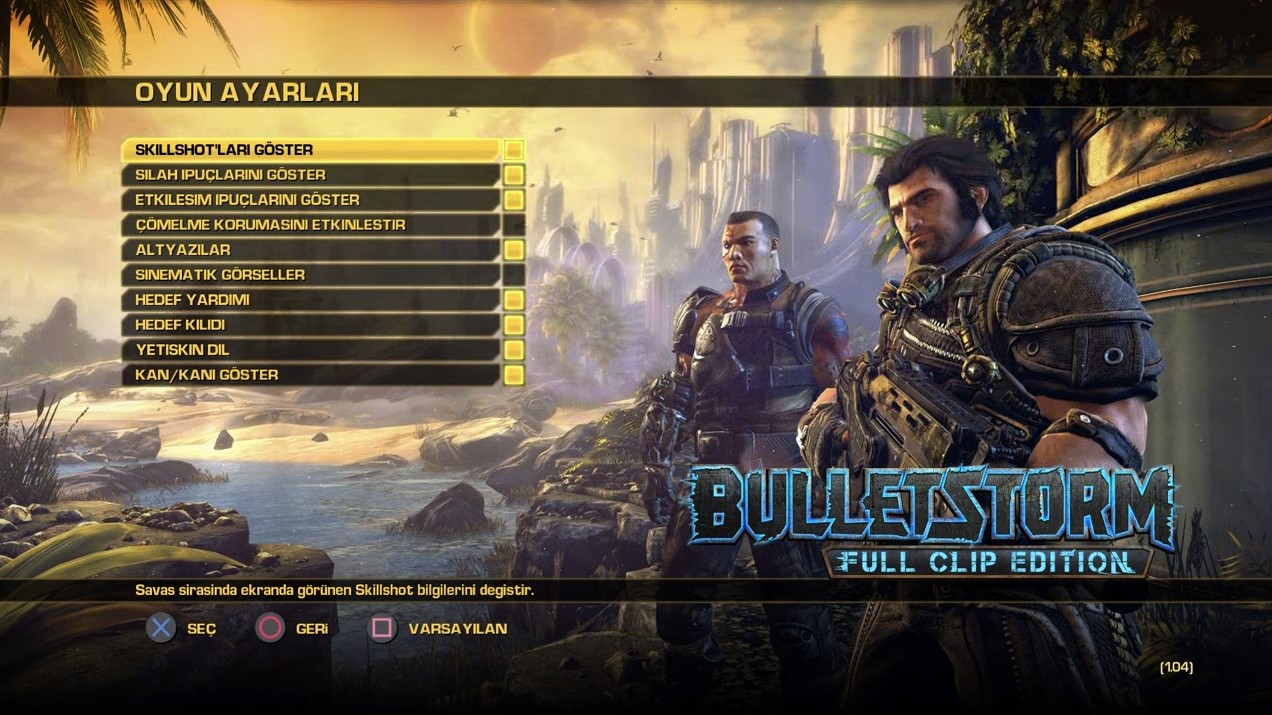
Task: Toggle the Hedef Kilidi checkbox
Action: tap(513, 325)
